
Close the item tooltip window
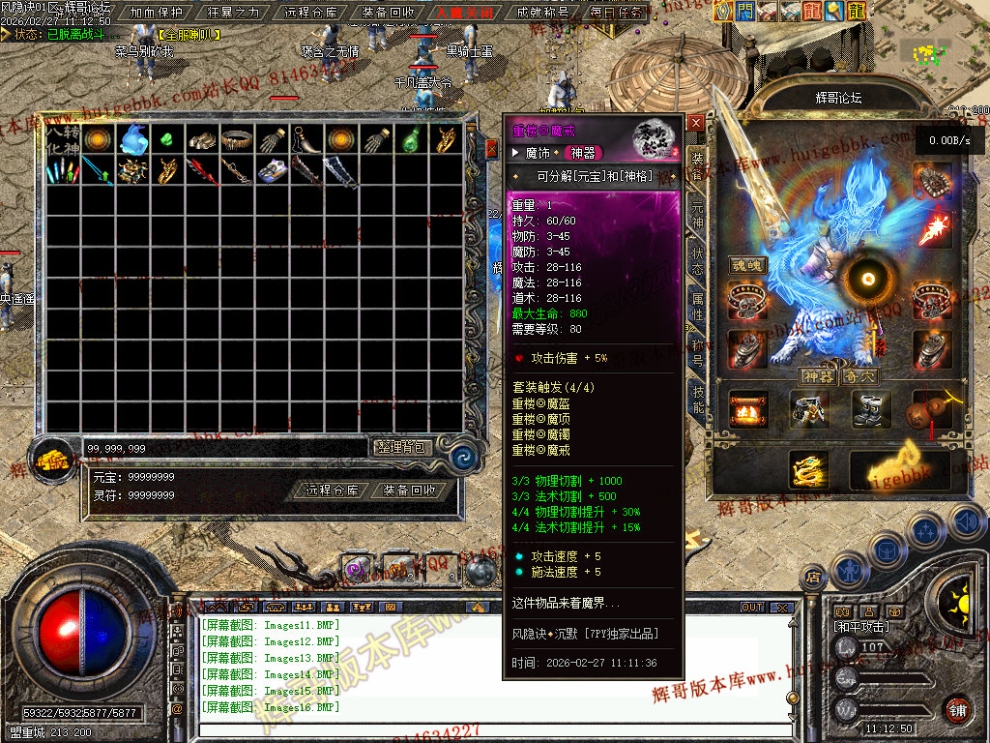click(x=695, y=123)
